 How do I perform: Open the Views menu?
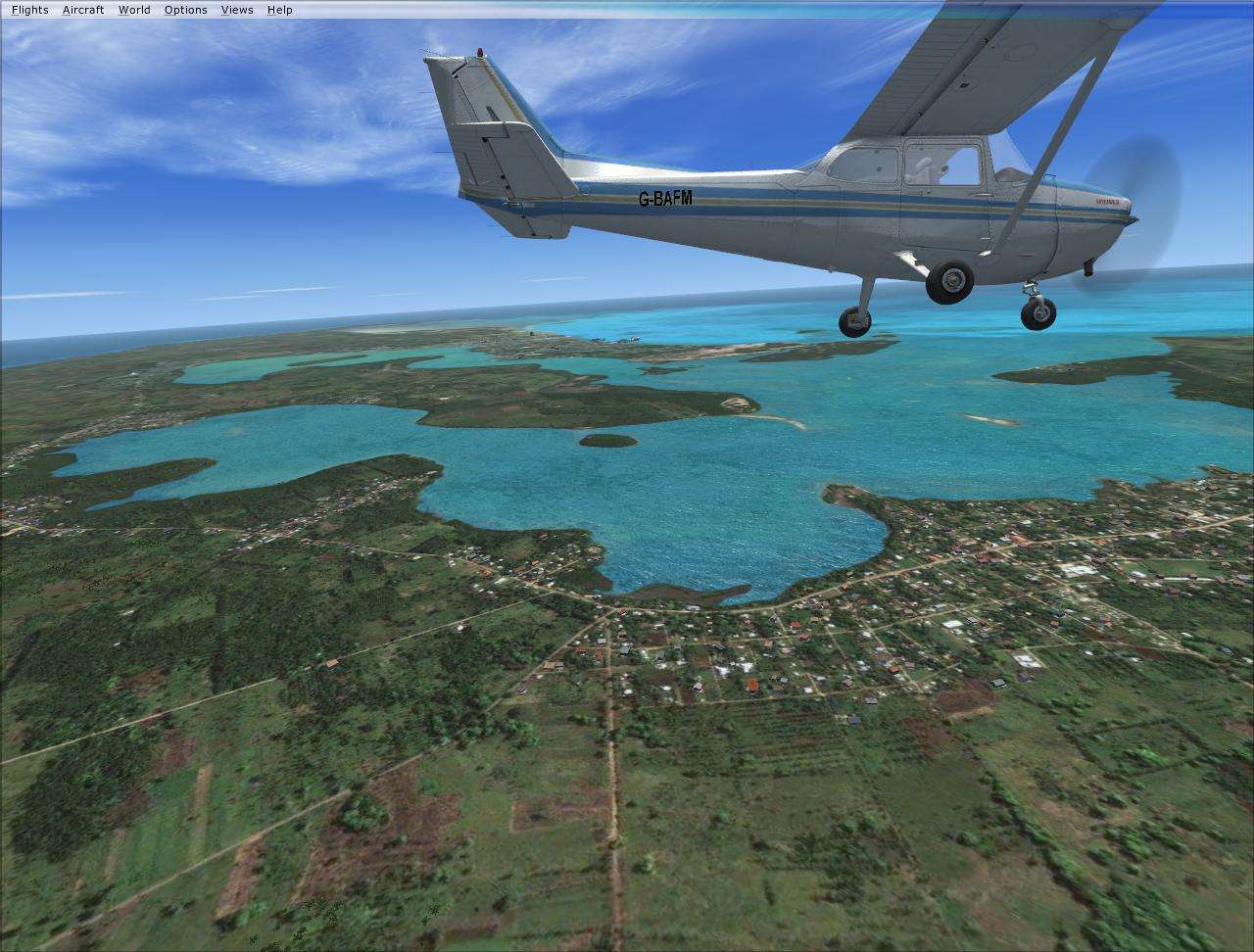(235, 10)
